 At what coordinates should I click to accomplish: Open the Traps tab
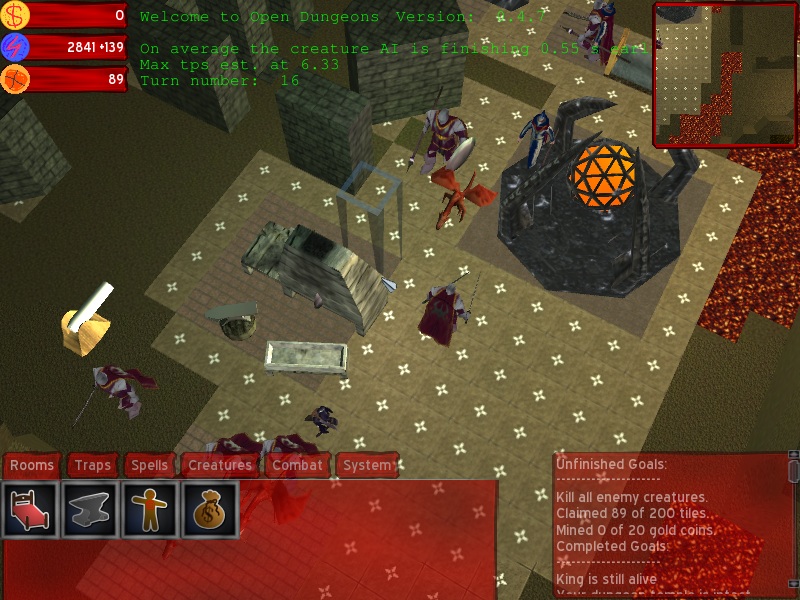(x=93, y=465)
